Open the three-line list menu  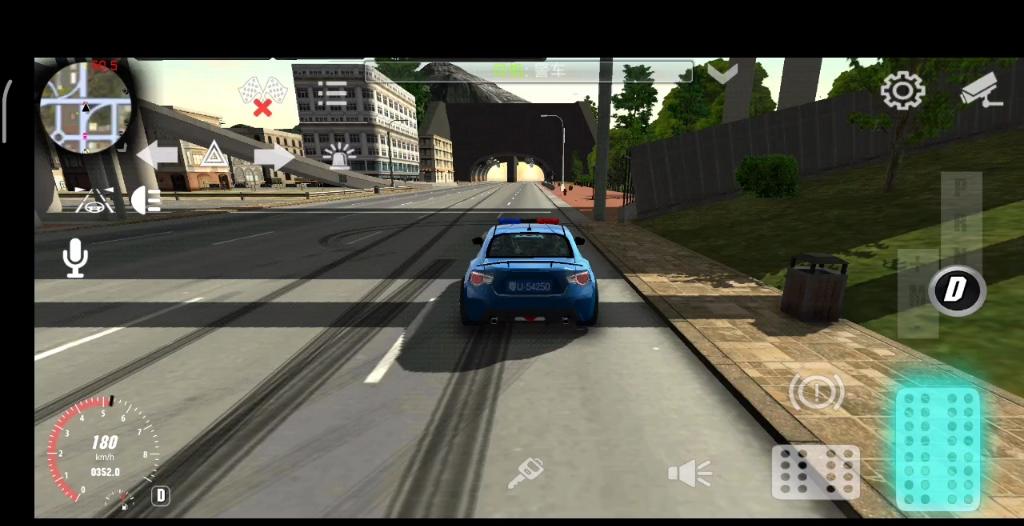click(x=331, y=95)
